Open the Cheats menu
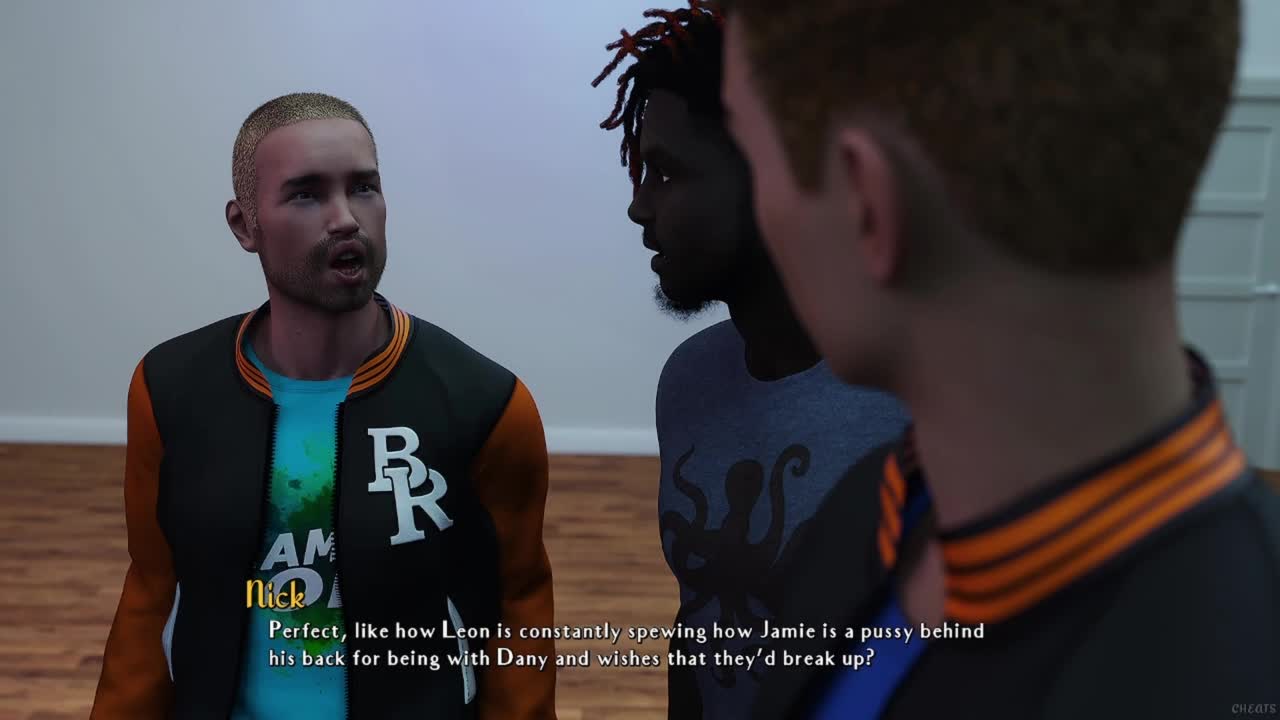Screen dimensions: 1280x720 [1252, 709]
